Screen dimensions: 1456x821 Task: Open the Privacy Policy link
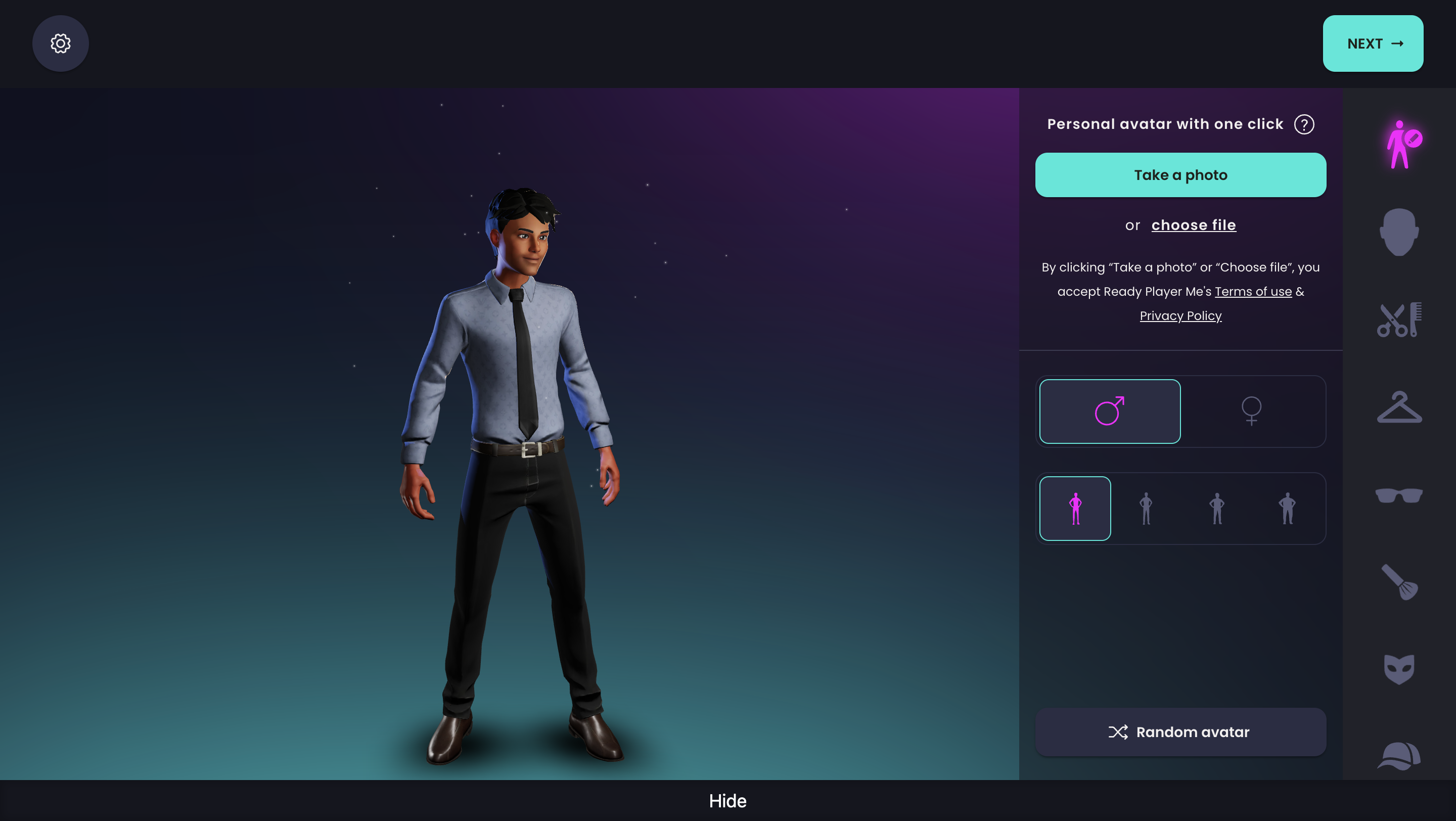tap(1180, 316)
